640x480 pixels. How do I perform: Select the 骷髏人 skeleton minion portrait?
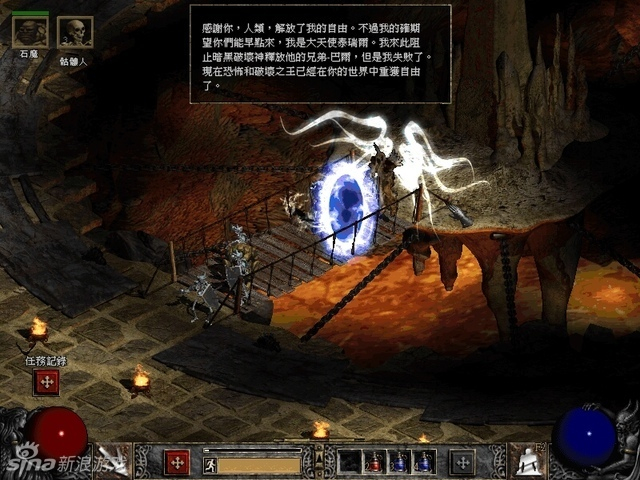pyautogui.click(x=75, y=32)
